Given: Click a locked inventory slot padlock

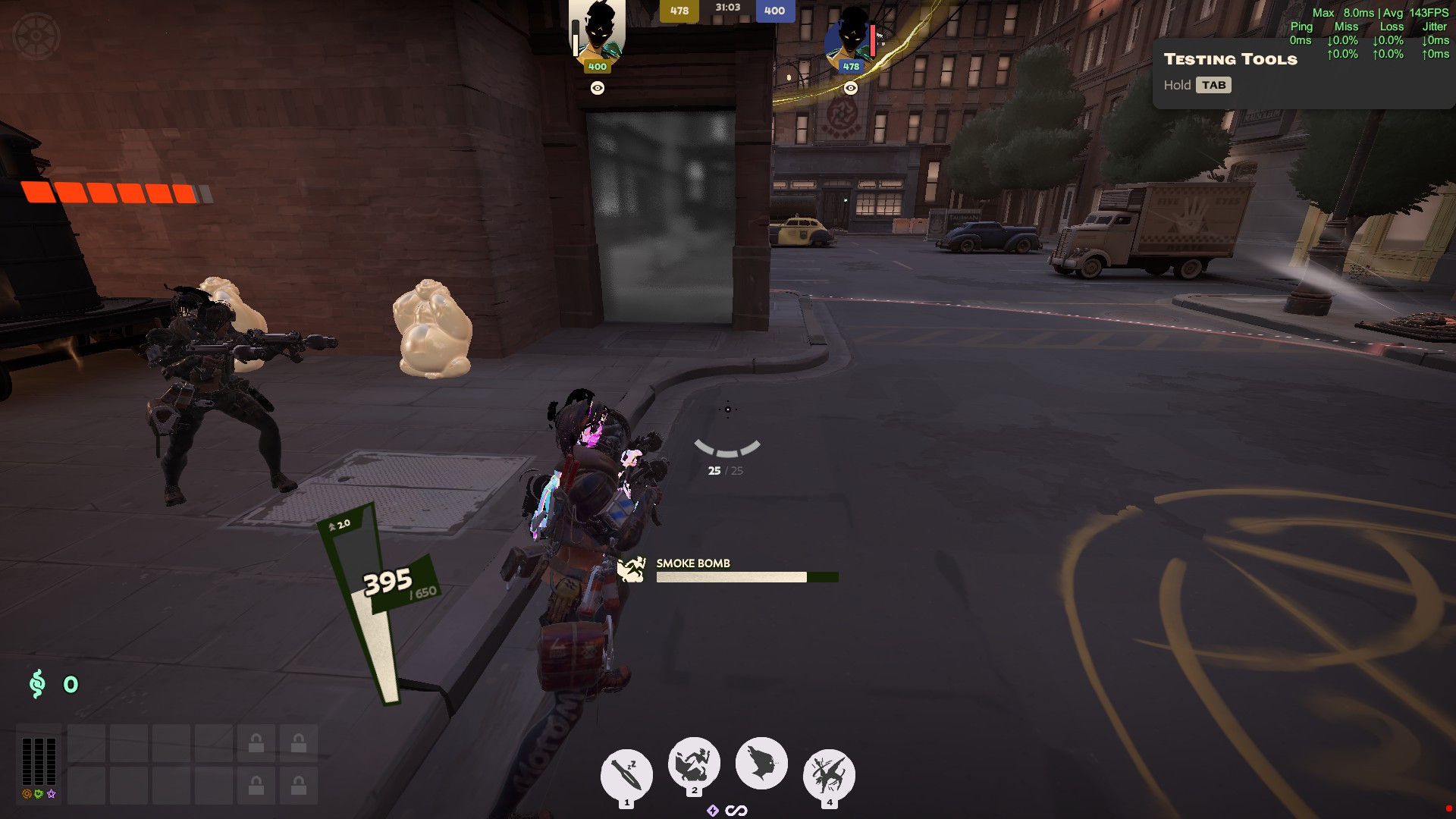Looking at the screenshot, I should [255, 744].
